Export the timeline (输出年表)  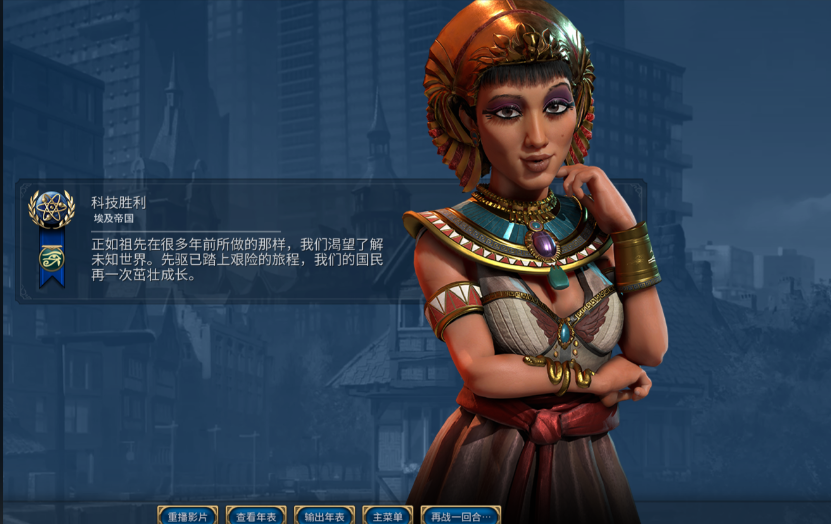[x=324, y=516]
